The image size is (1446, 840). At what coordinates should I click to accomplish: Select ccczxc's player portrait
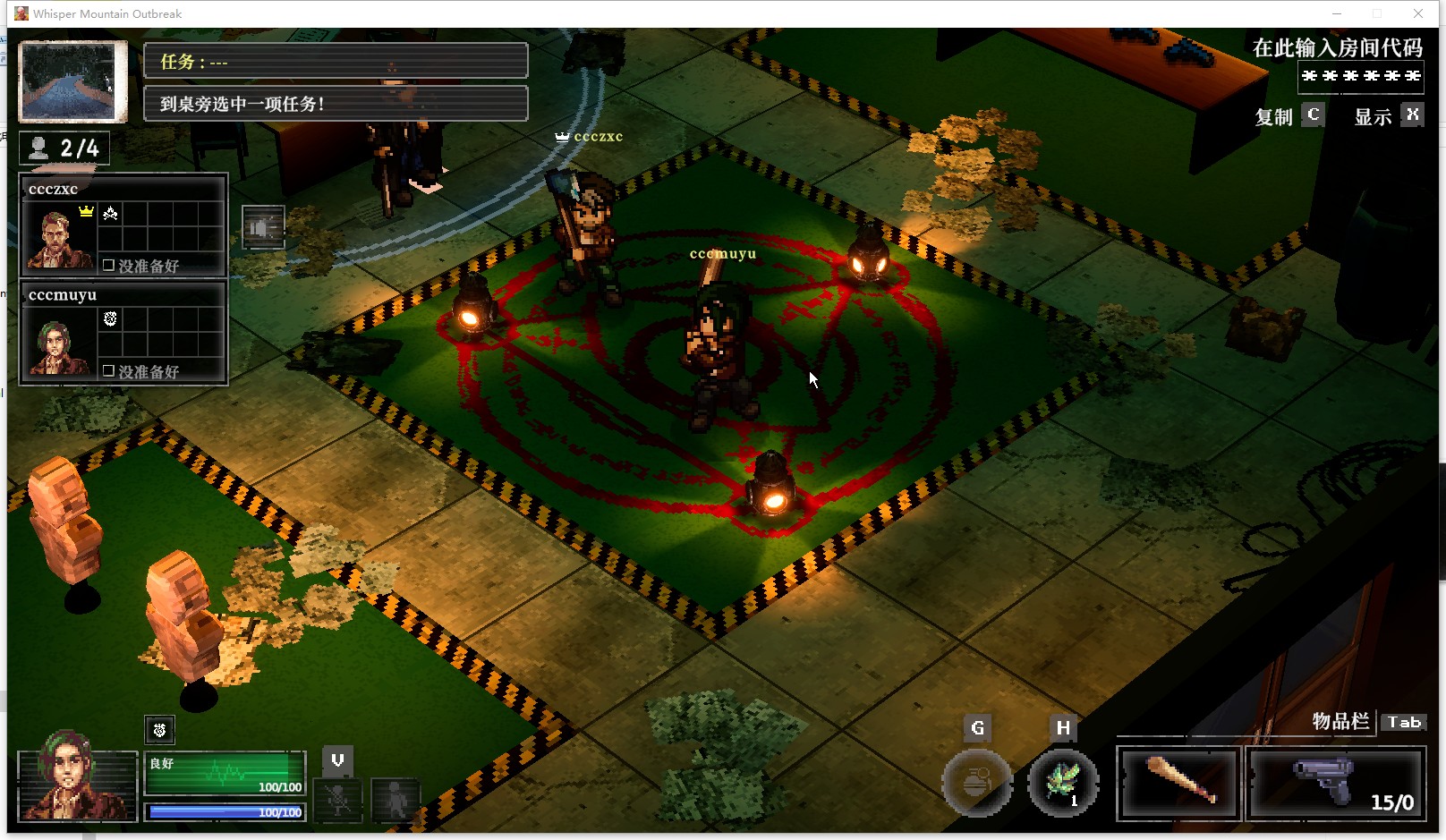(x=58, y=237)
